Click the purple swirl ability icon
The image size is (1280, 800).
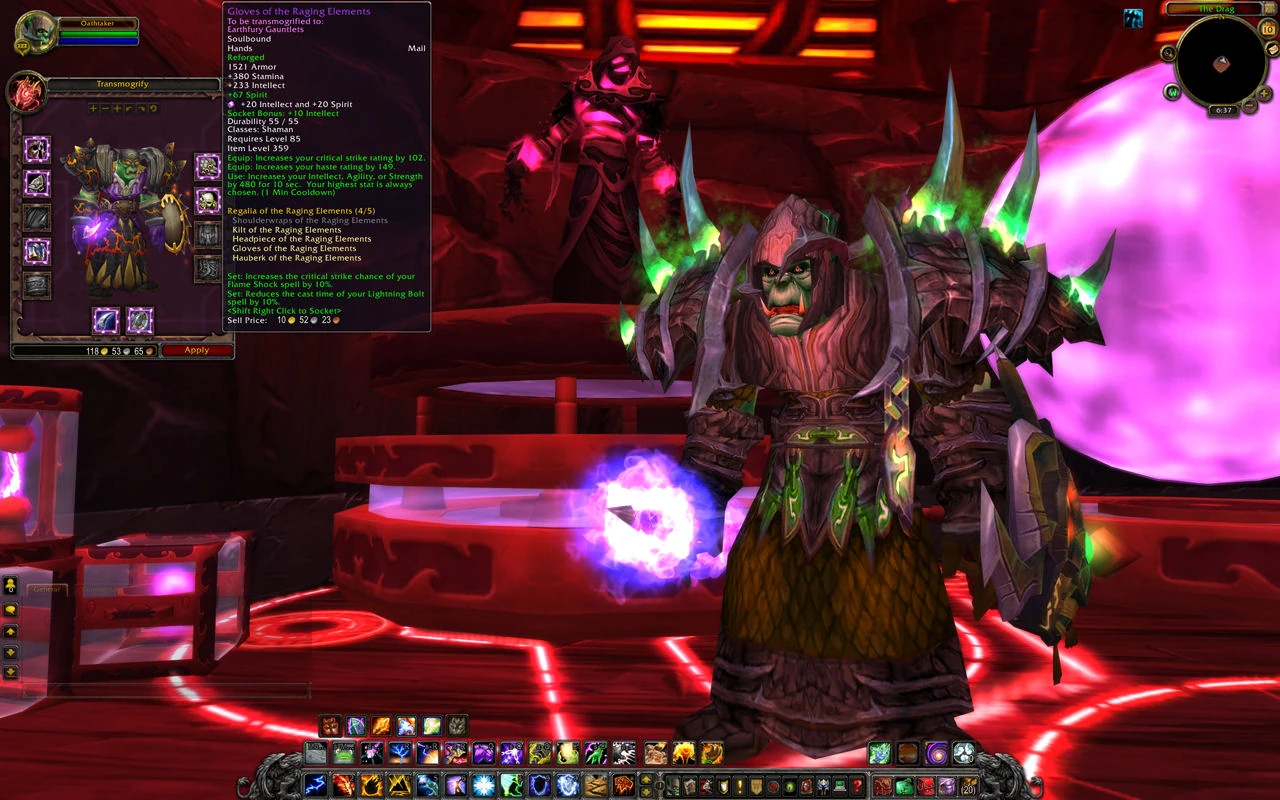click(936, 753)
